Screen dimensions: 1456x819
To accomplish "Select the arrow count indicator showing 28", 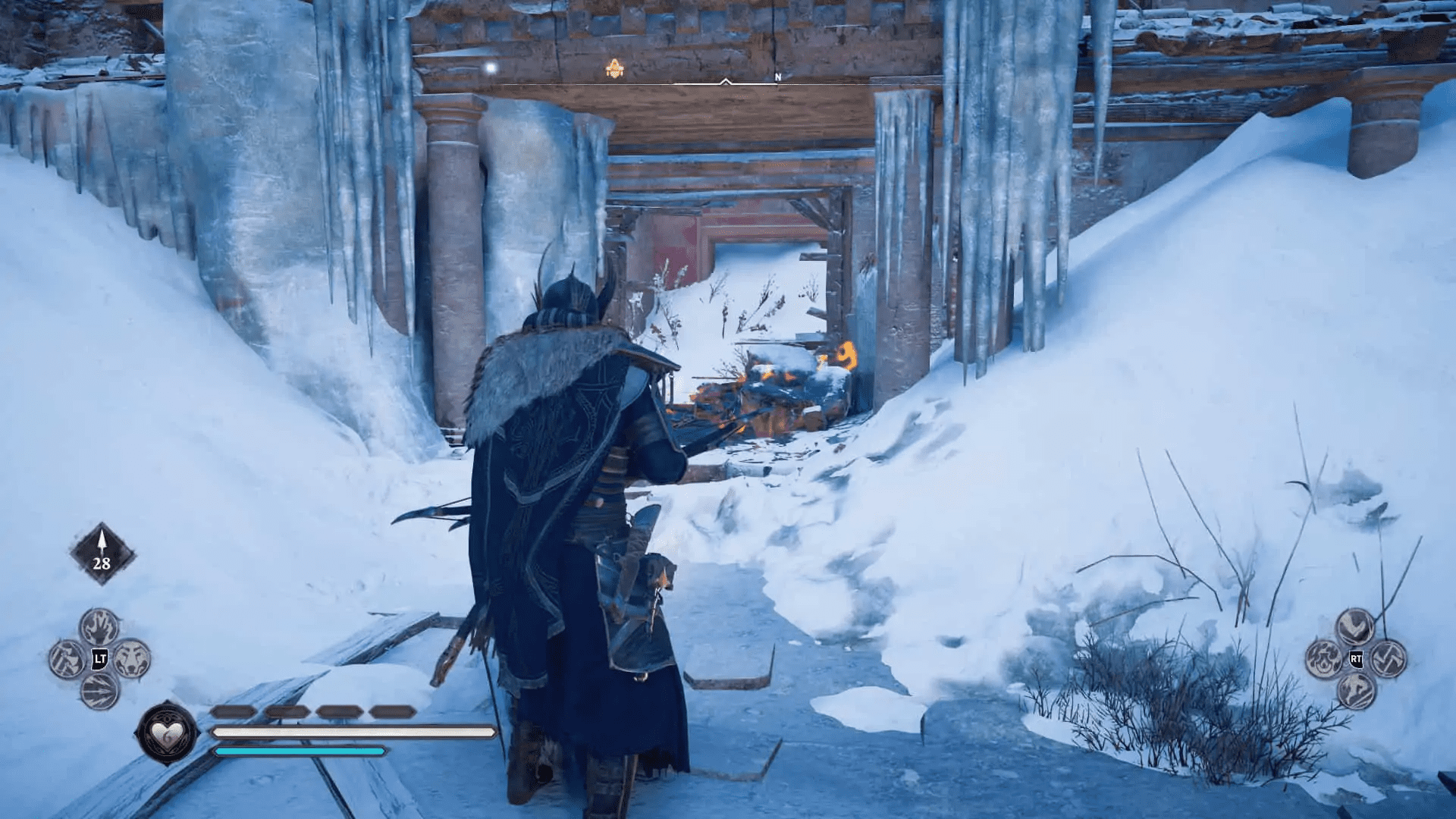I will [x=101, y=554].
